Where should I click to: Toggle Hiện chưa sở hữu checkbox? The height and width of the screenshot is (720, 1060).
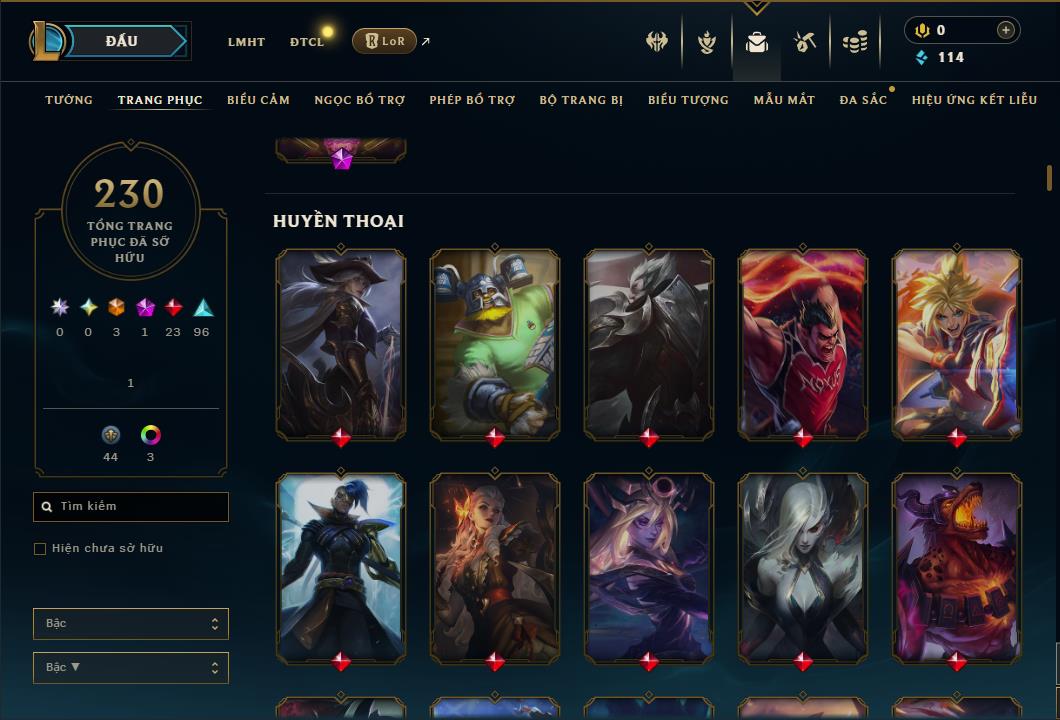tap(40, 549)
